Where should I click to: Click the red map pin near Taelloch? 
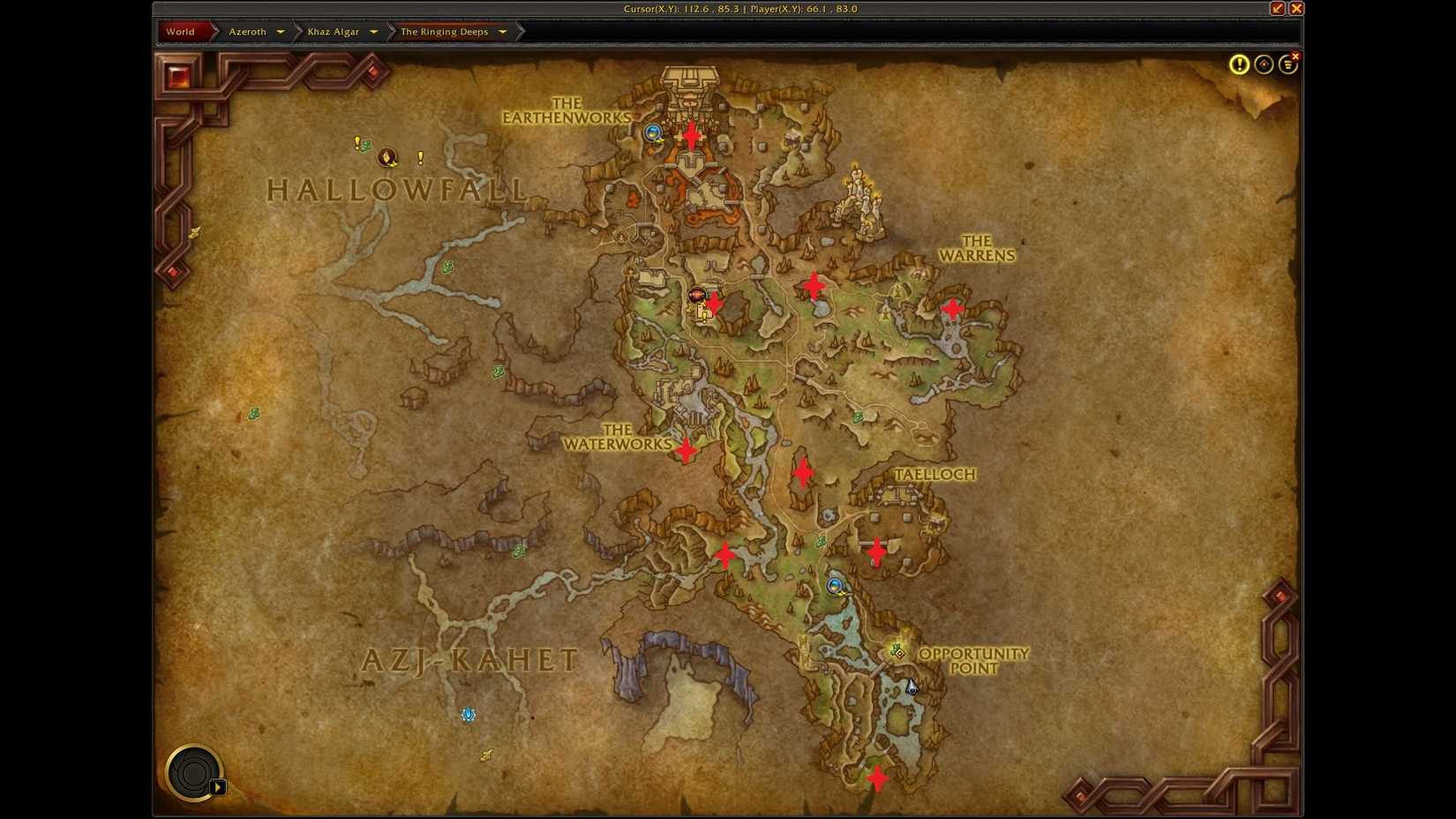[876, 550]
